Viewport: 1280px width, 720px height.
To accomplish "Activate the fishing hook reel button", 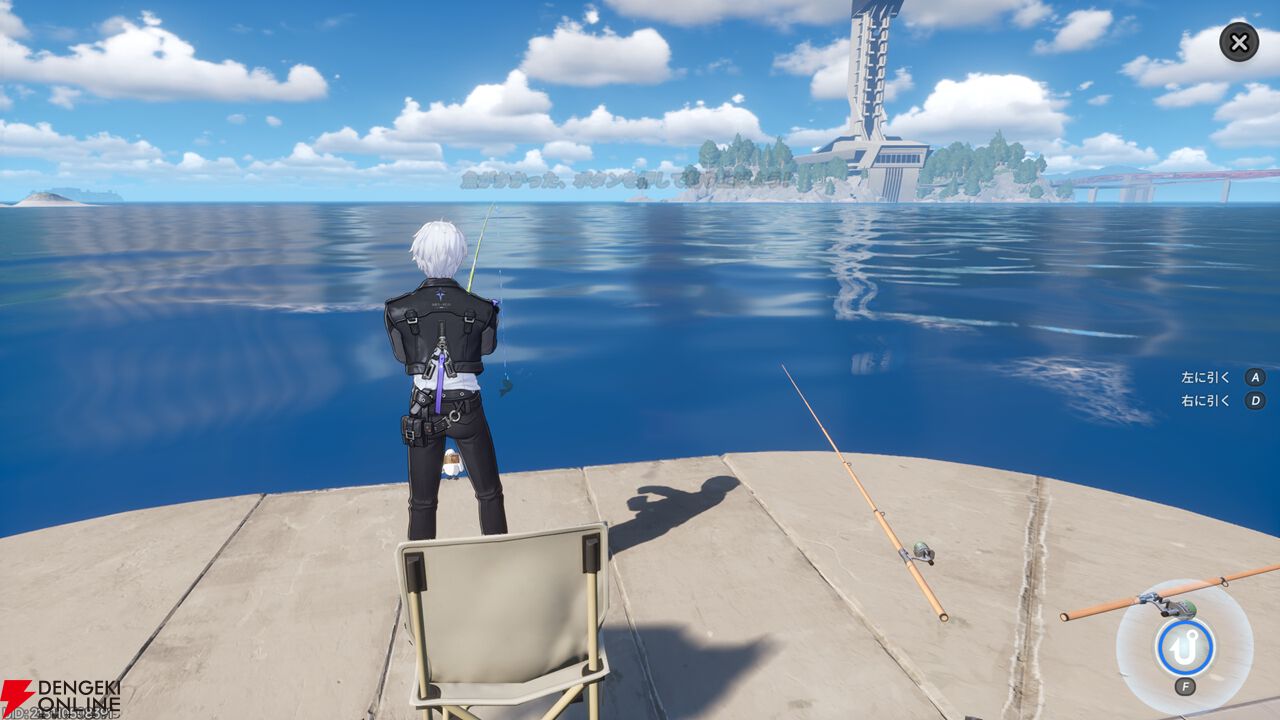I will [1185, 647].
